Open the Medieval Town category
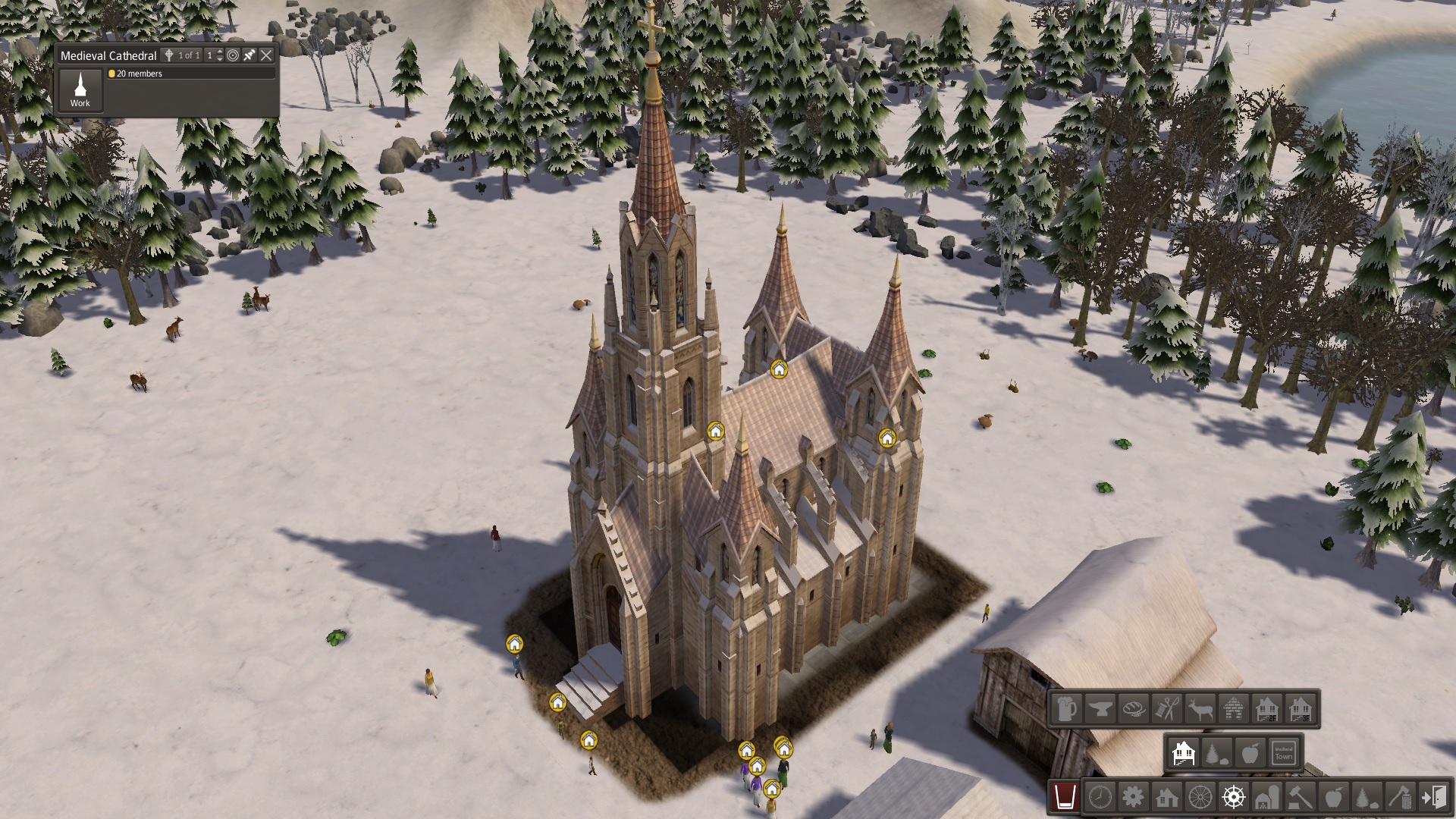The image size is (1456, 819). pyautogui.click(x=1283, y=753)
